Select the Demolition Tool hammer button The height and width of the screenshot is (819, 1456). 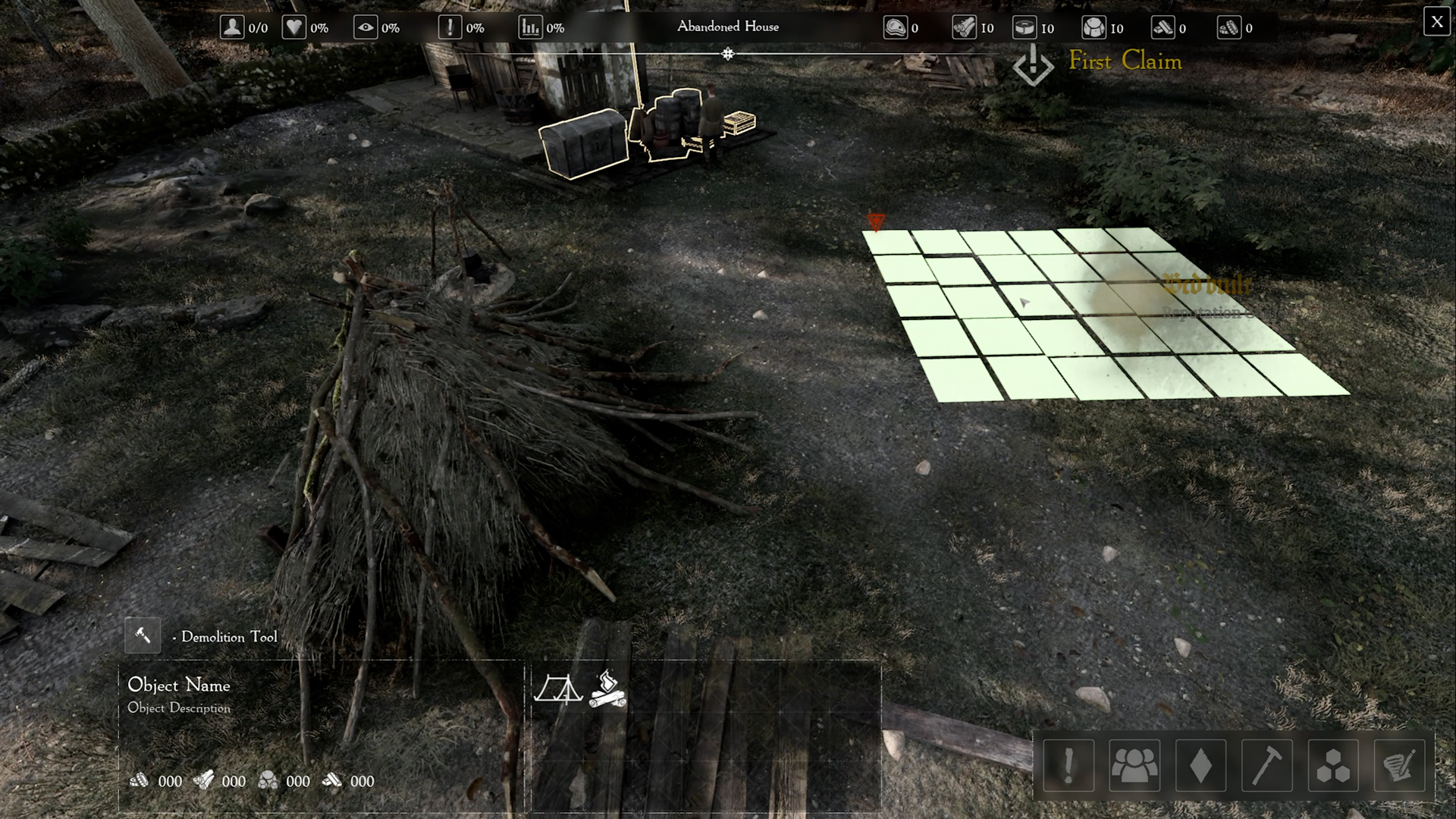[x=143, y=635]
